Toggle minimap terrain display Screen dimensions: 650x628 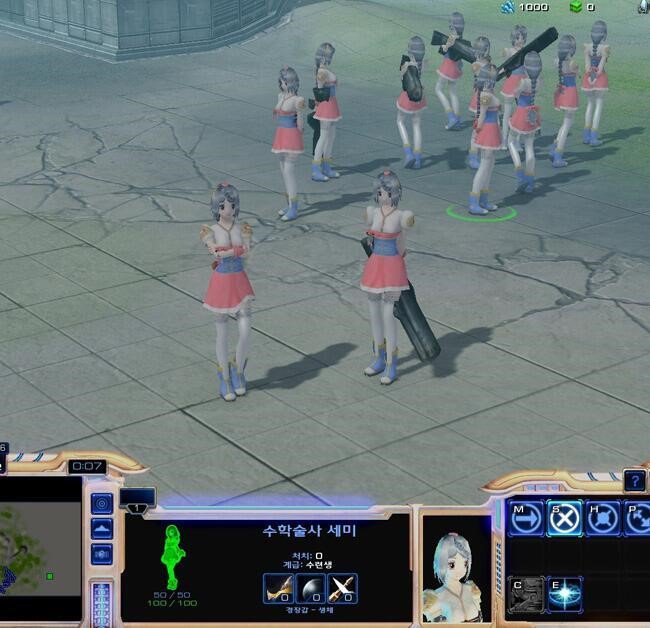pos(101,529)
